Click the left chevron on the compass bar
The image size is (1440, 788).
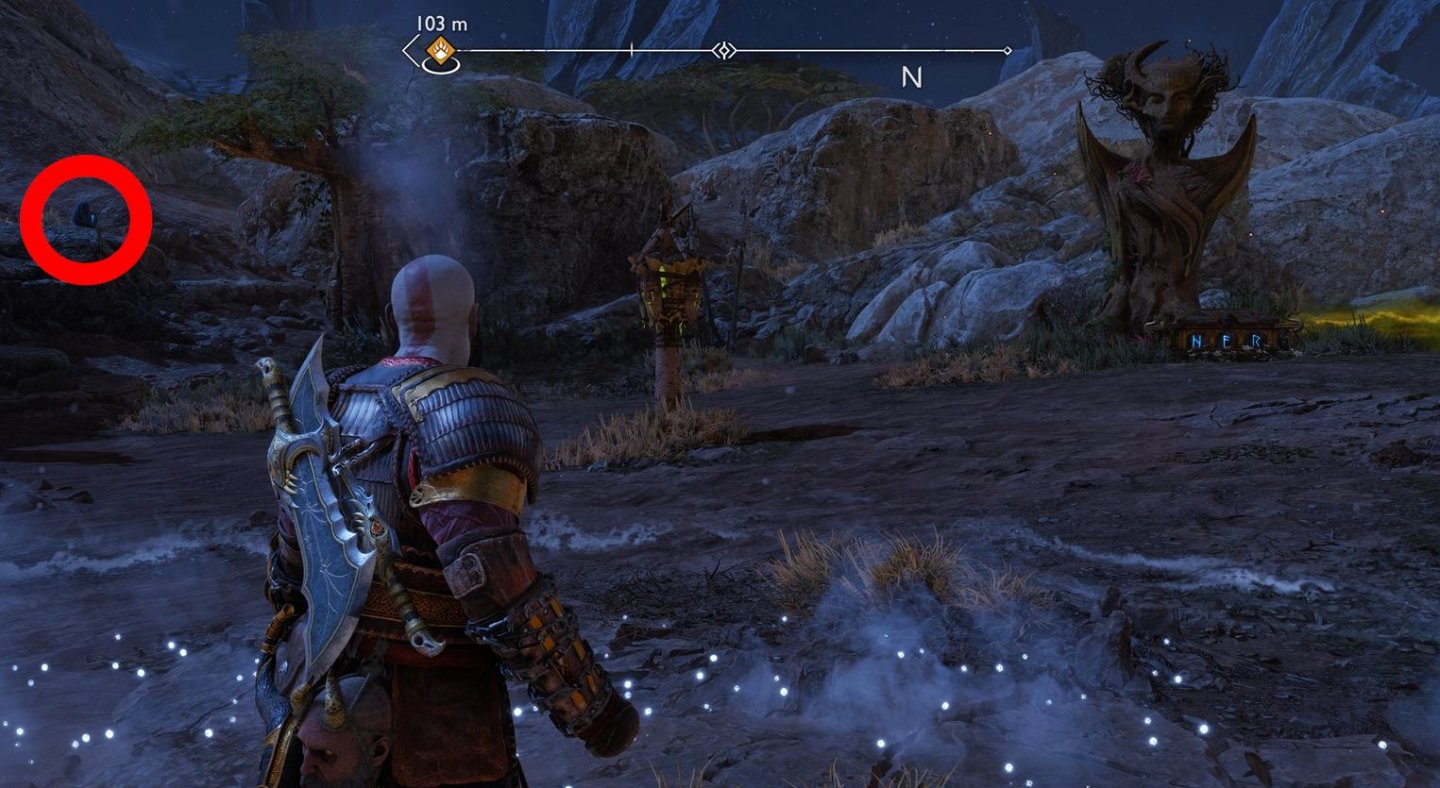(x=407, y=48)
